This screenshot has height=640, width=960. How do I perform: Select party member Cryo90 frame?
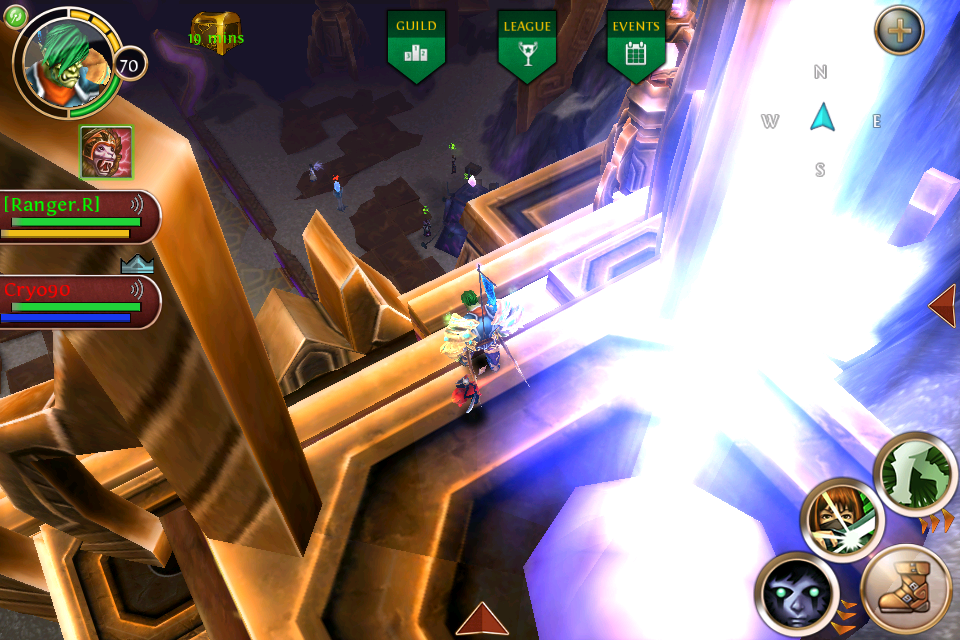(80, 302)
